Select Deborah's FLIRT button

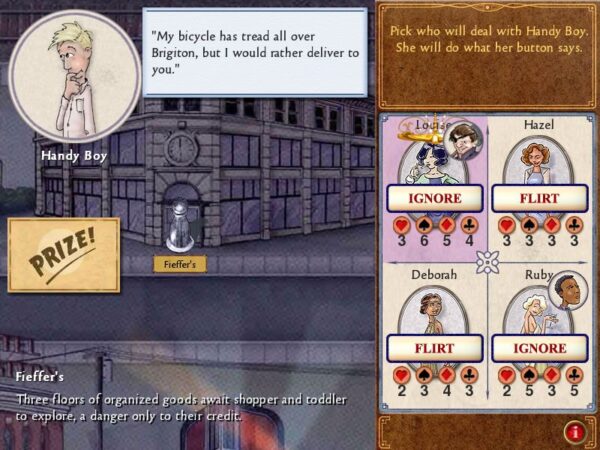coord(434,348)
